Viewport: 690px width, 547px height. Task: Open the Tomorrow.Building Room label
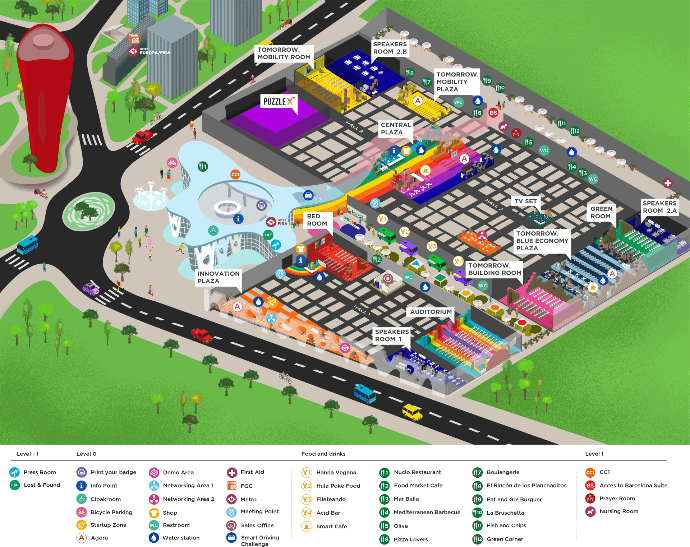[x=494, y=269]
